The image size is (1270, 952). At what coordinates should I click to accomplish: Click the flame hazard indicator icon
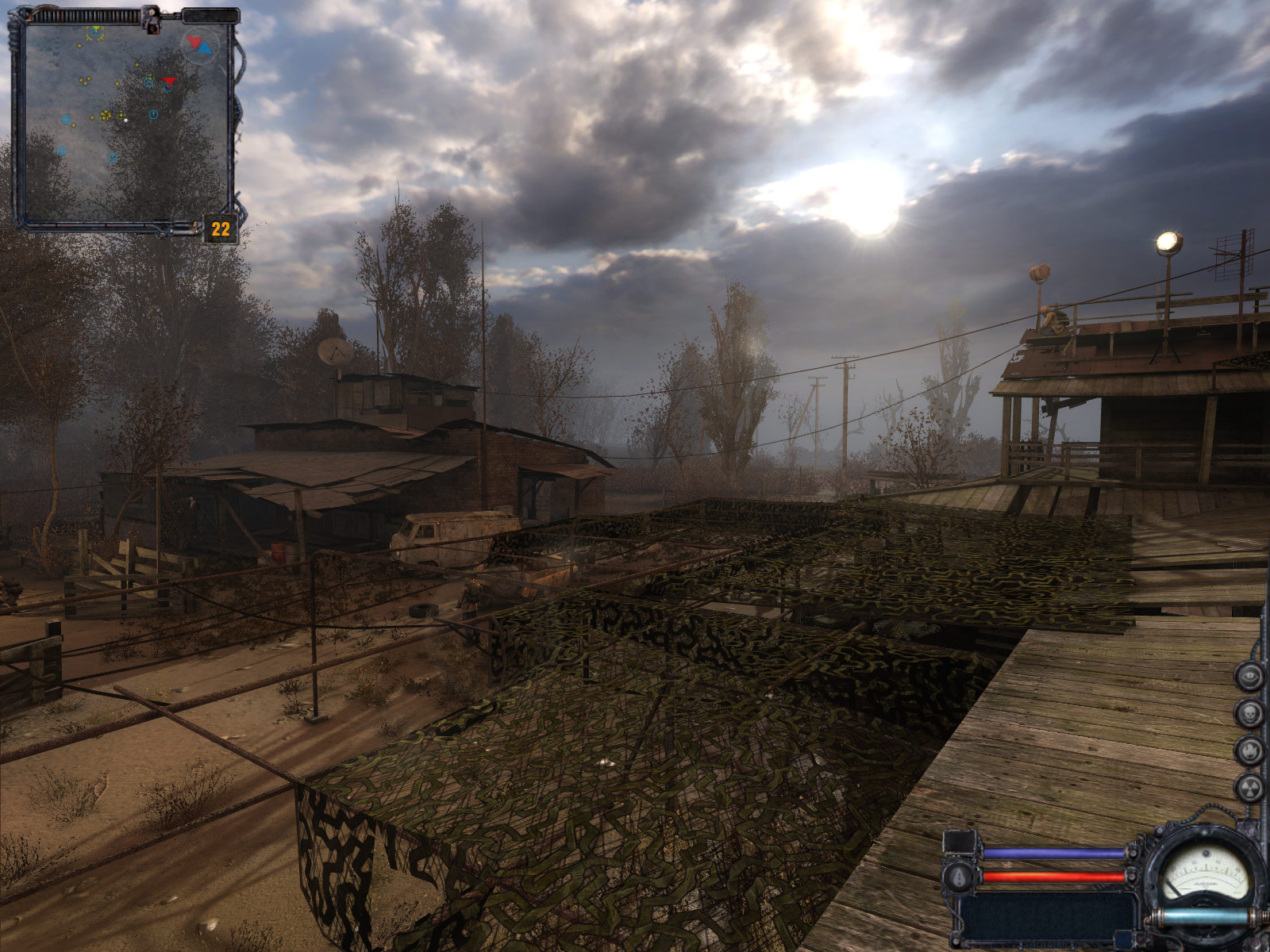[1249, 750]
